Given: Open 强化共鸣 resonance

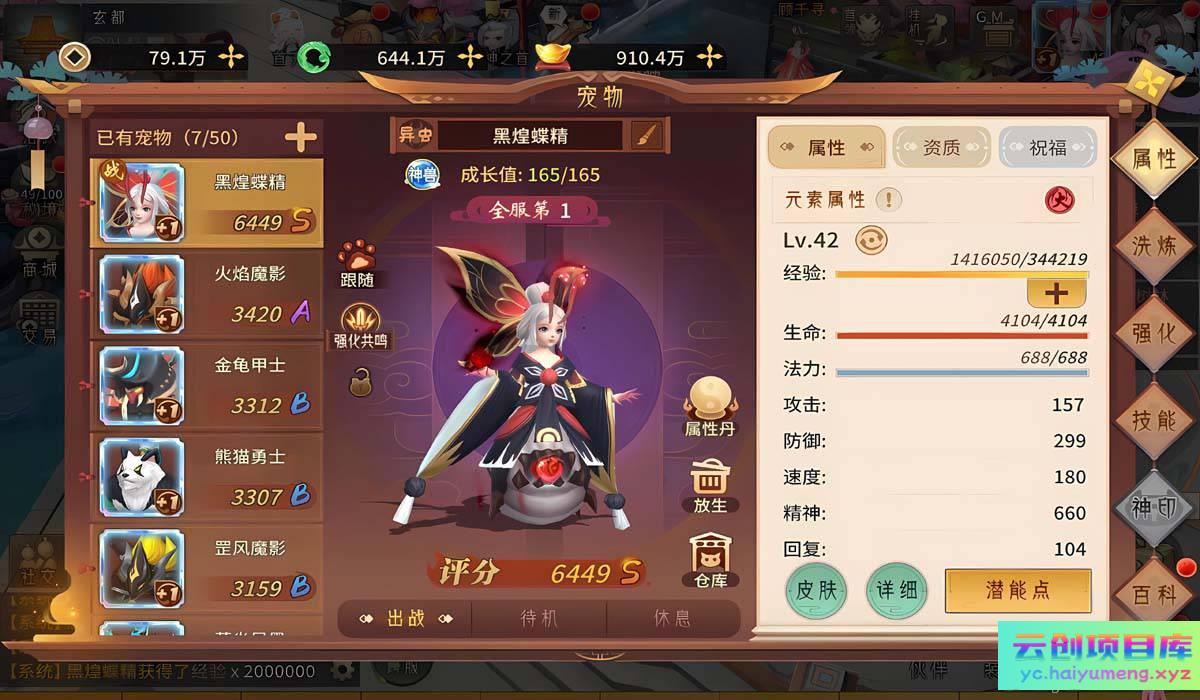Looking at the screenshot, I should pyautogui.click(x=360, y=327).
